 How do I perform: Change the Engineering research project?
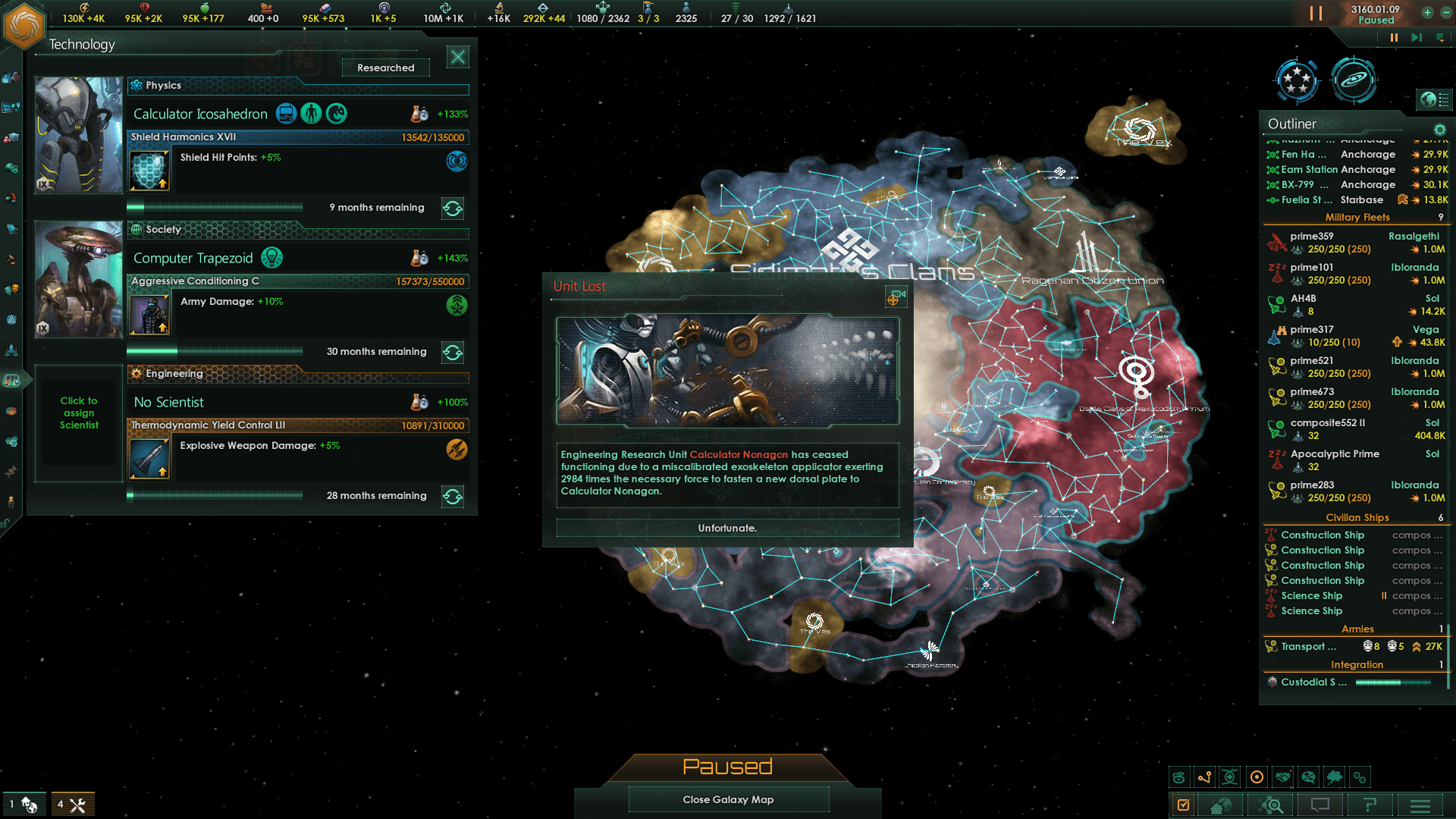(x=453, y=496)
